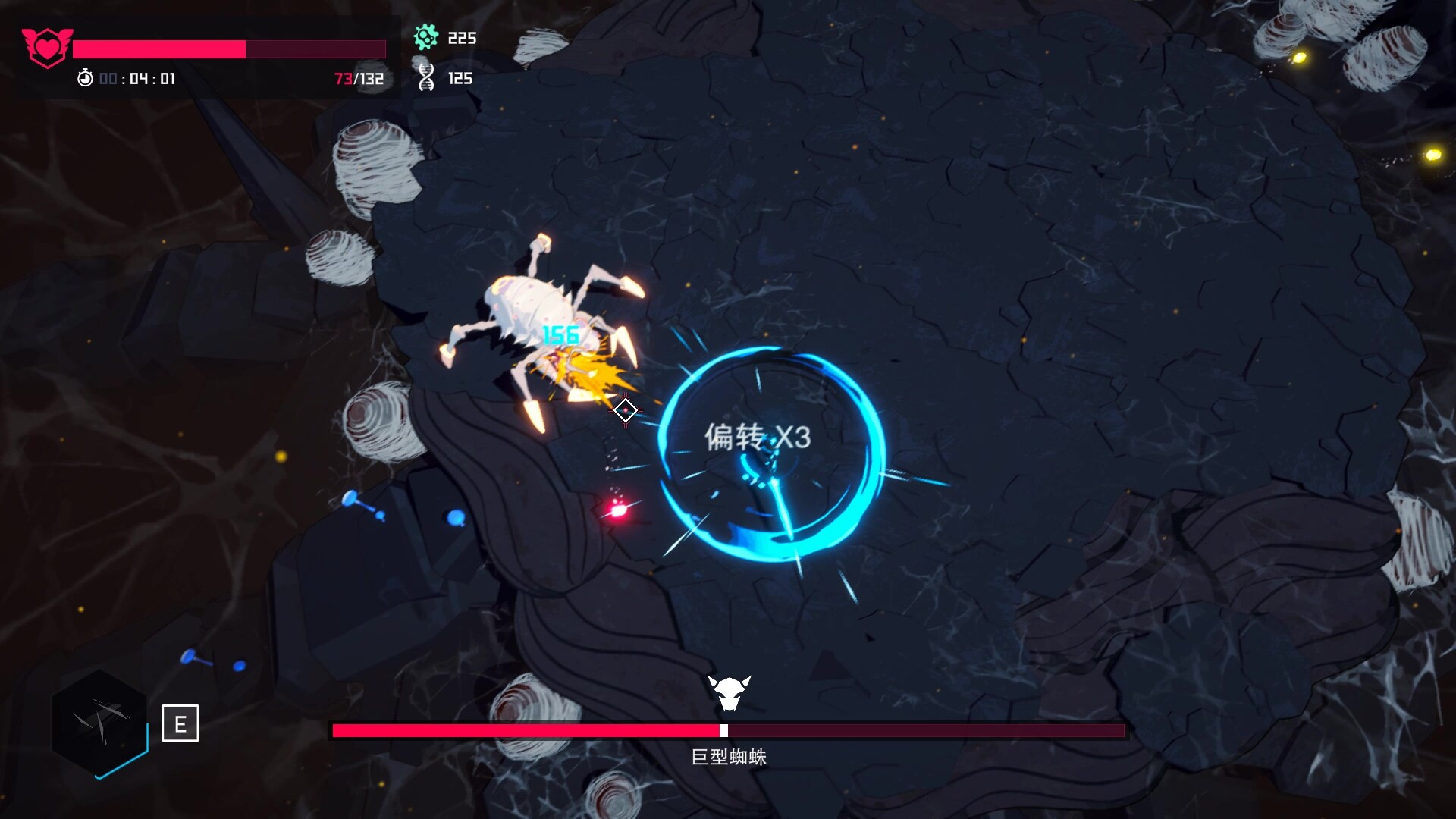Activate the hexagonal skill icon
The image size is (1456, 819).
(x=99, y=723)
